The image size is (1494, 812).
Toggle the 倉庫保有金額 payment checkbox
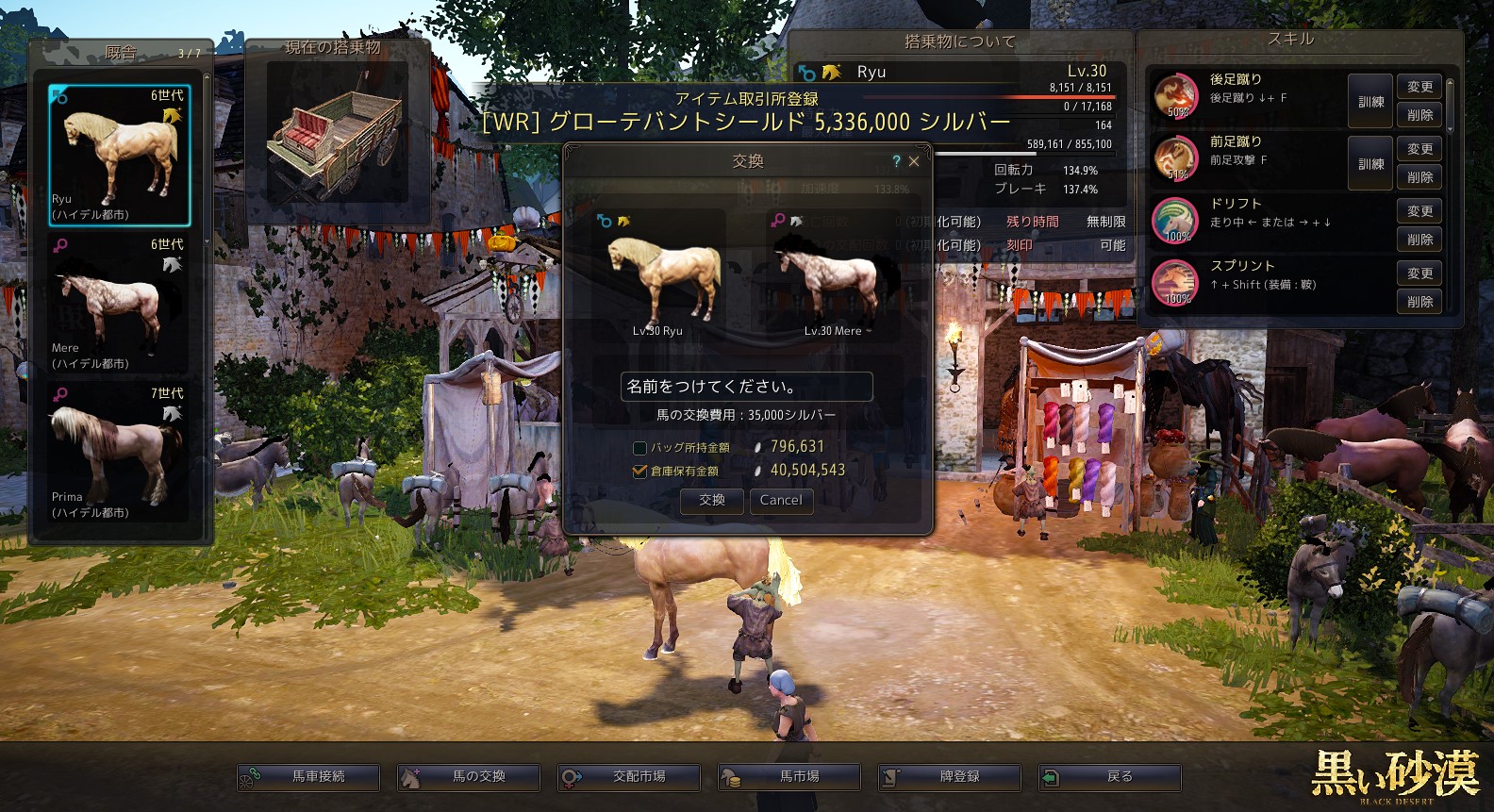639,471
